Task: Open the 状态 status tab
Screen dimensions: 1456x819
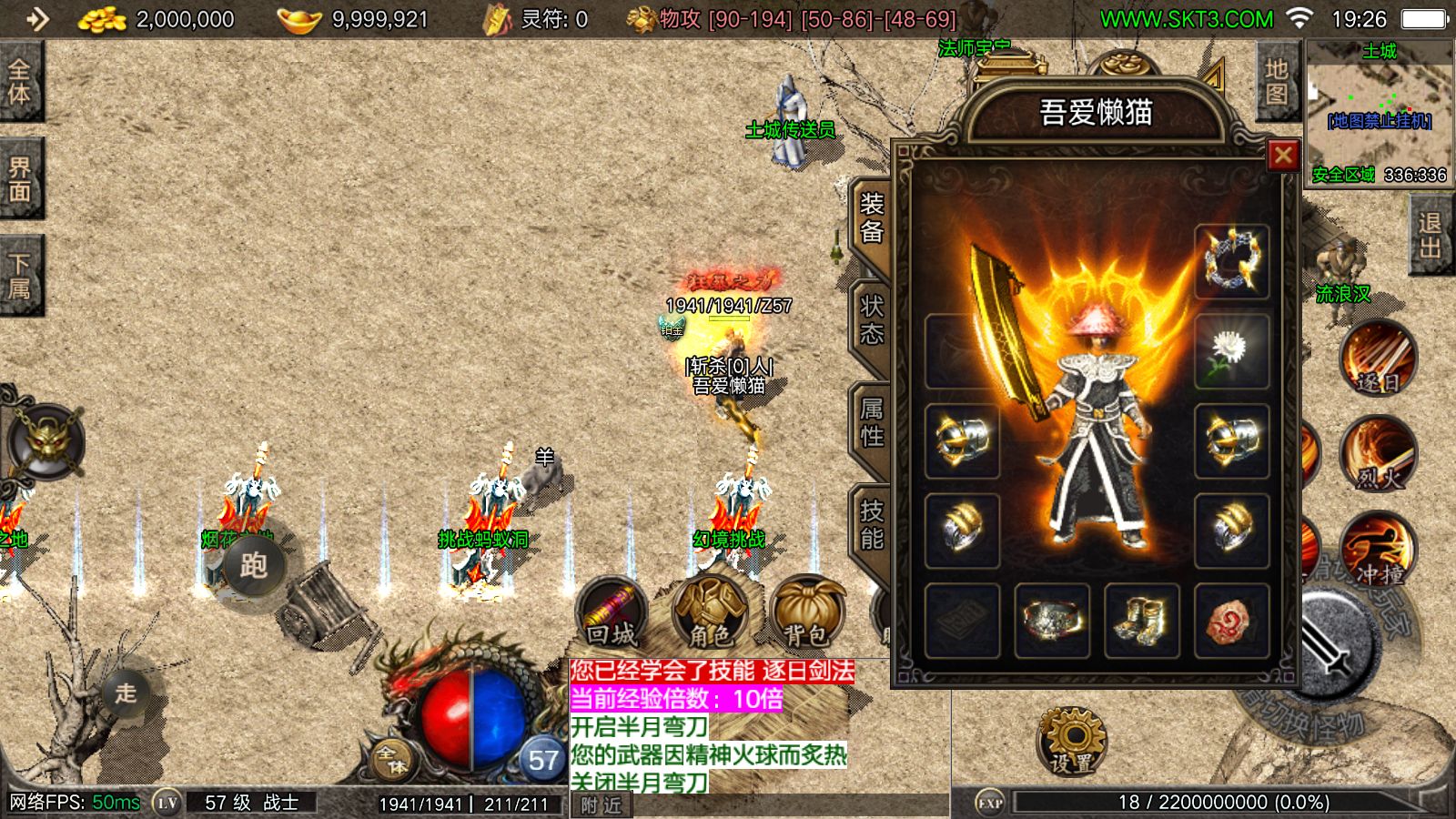Action: 872,320
